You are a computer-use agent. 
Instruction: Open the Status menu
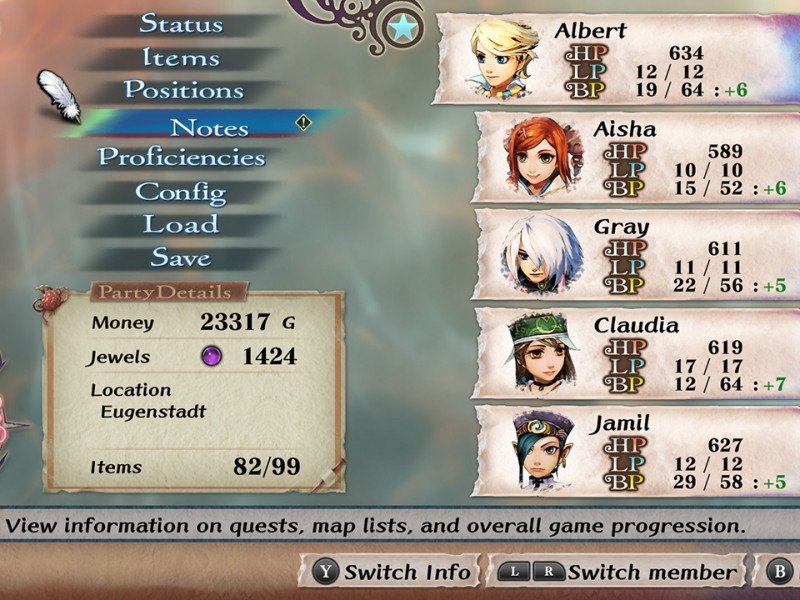click(181, 23)
